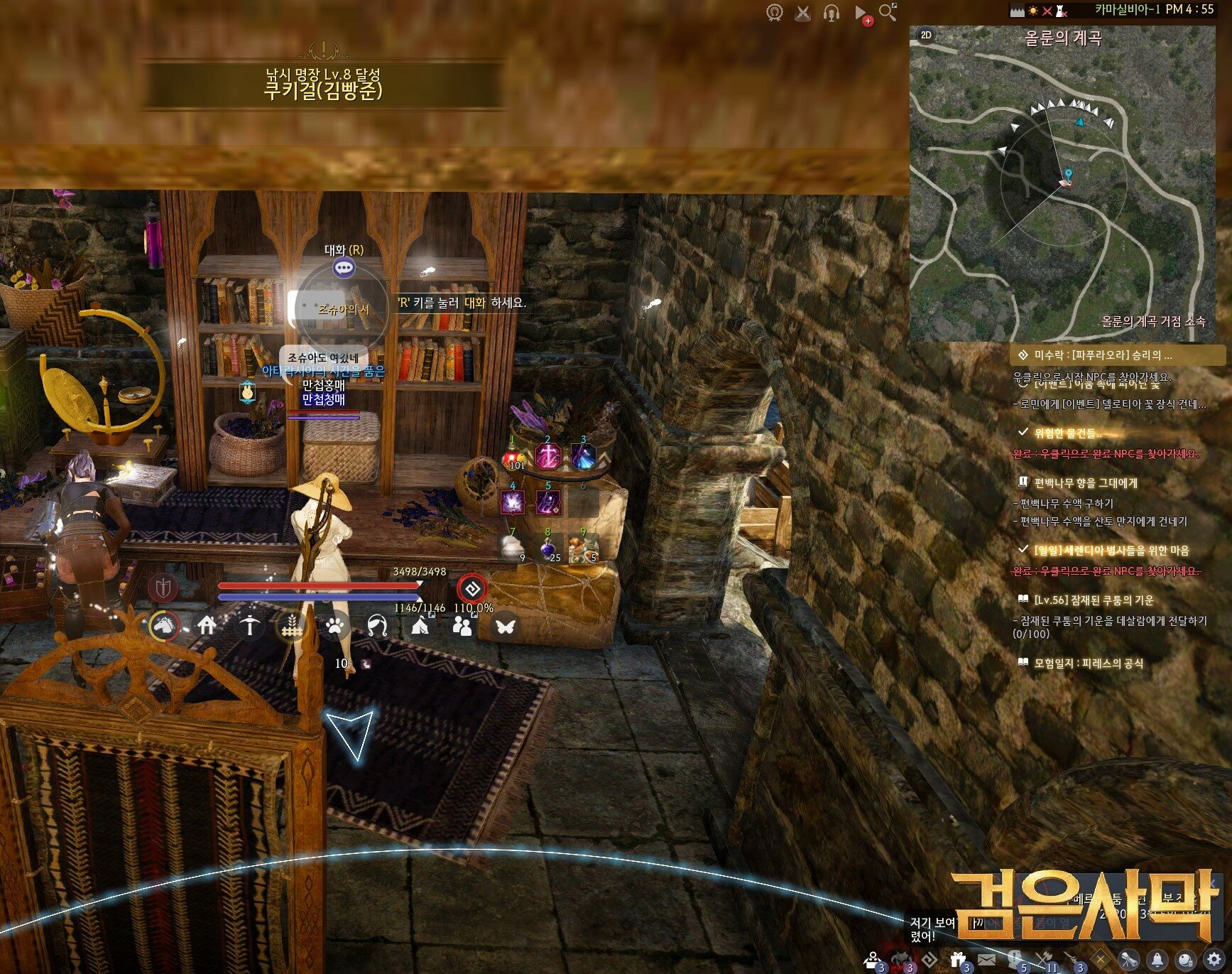Viewport: 1232px width, 974px height.
Task: Activate the blue skill in quickslot 3
Action: (x=584, y=457)
